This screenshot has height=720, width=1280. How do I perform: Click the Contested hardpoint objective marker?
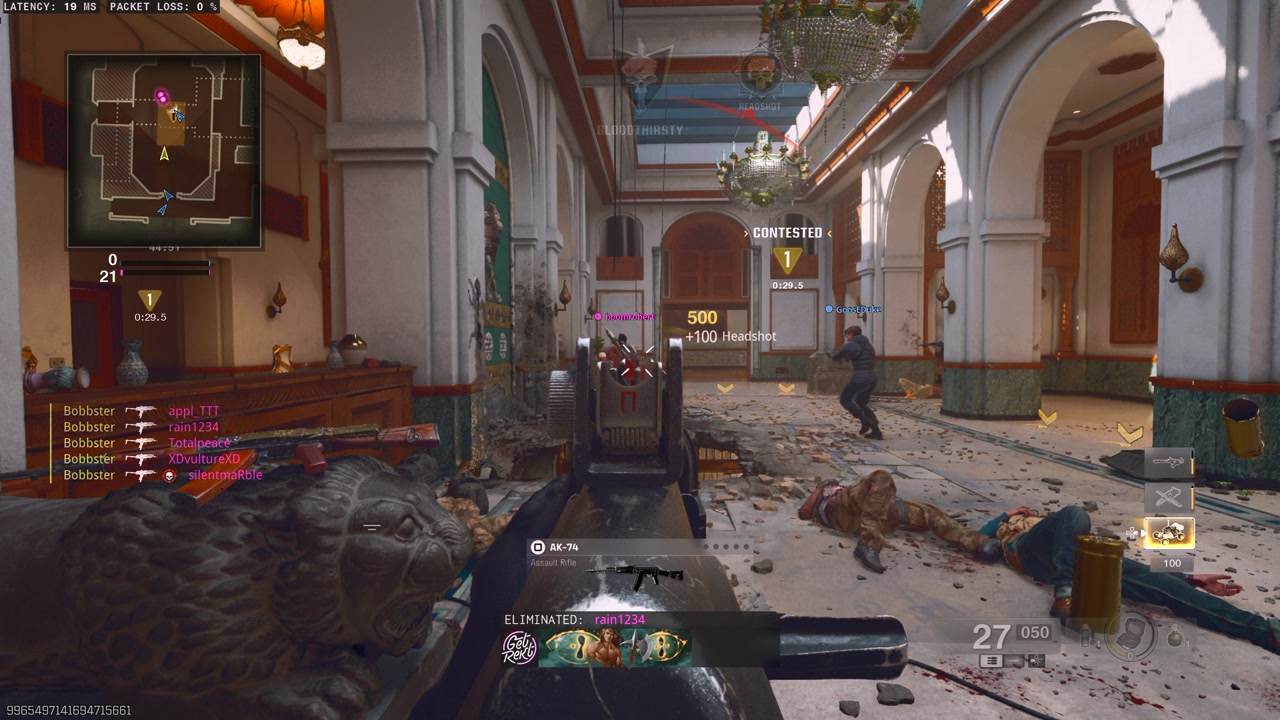[x=787, y=260]
